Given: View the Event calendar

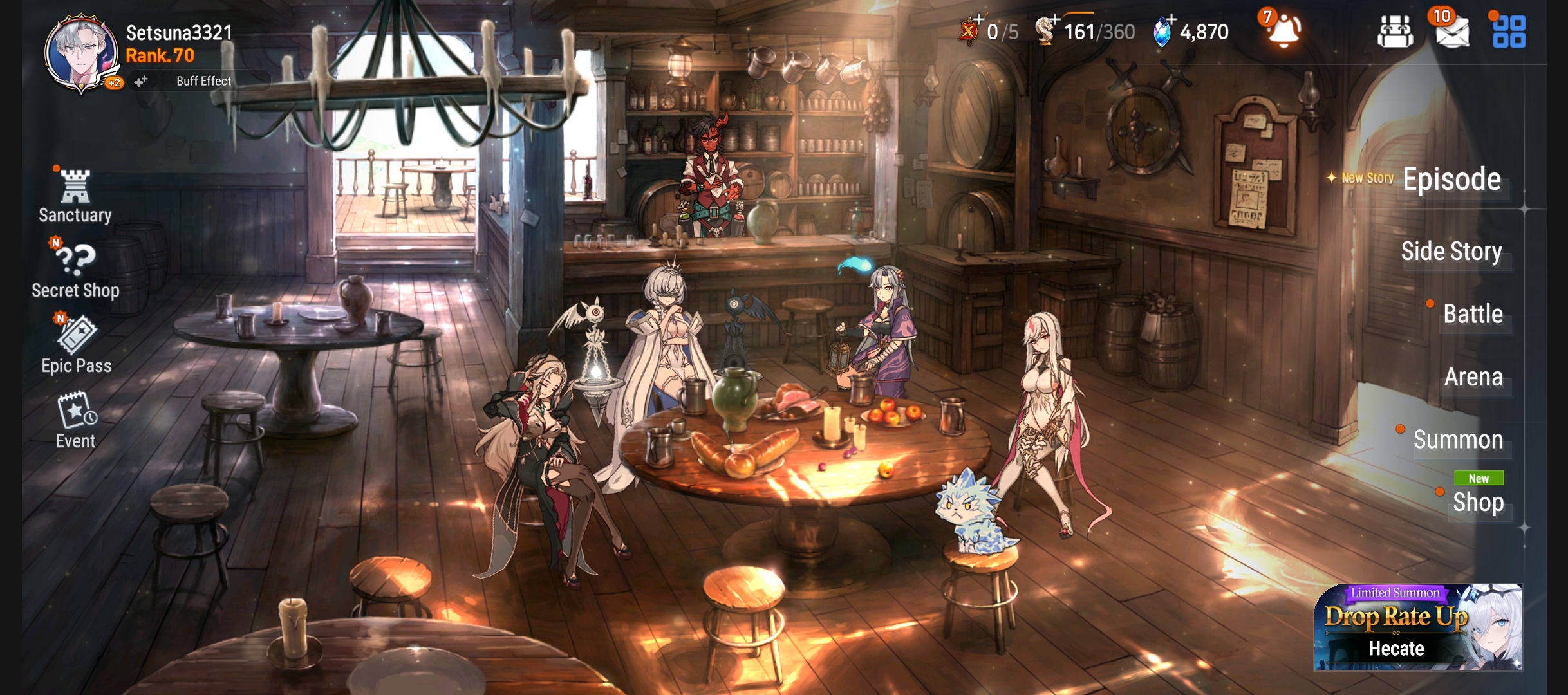Looking at the screenshot, I should [76, 421].
